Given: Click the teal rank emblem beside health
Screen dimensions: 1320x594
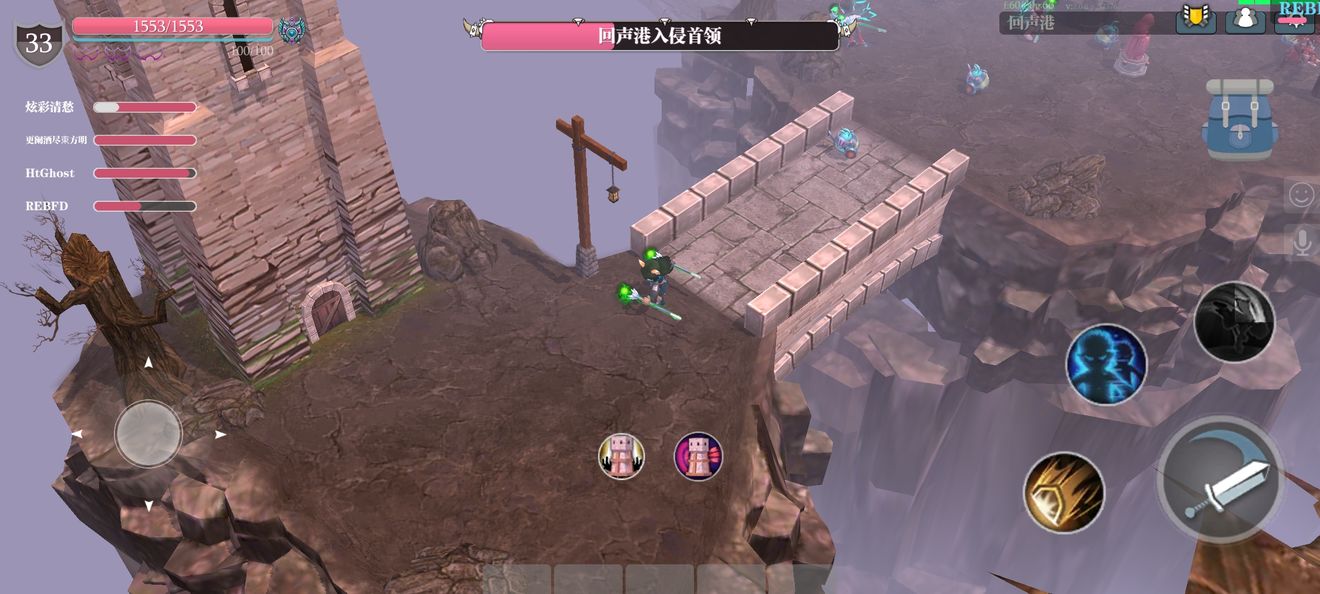Looking at the screenshot, I should pyautogui.click(x=292, y=31).
